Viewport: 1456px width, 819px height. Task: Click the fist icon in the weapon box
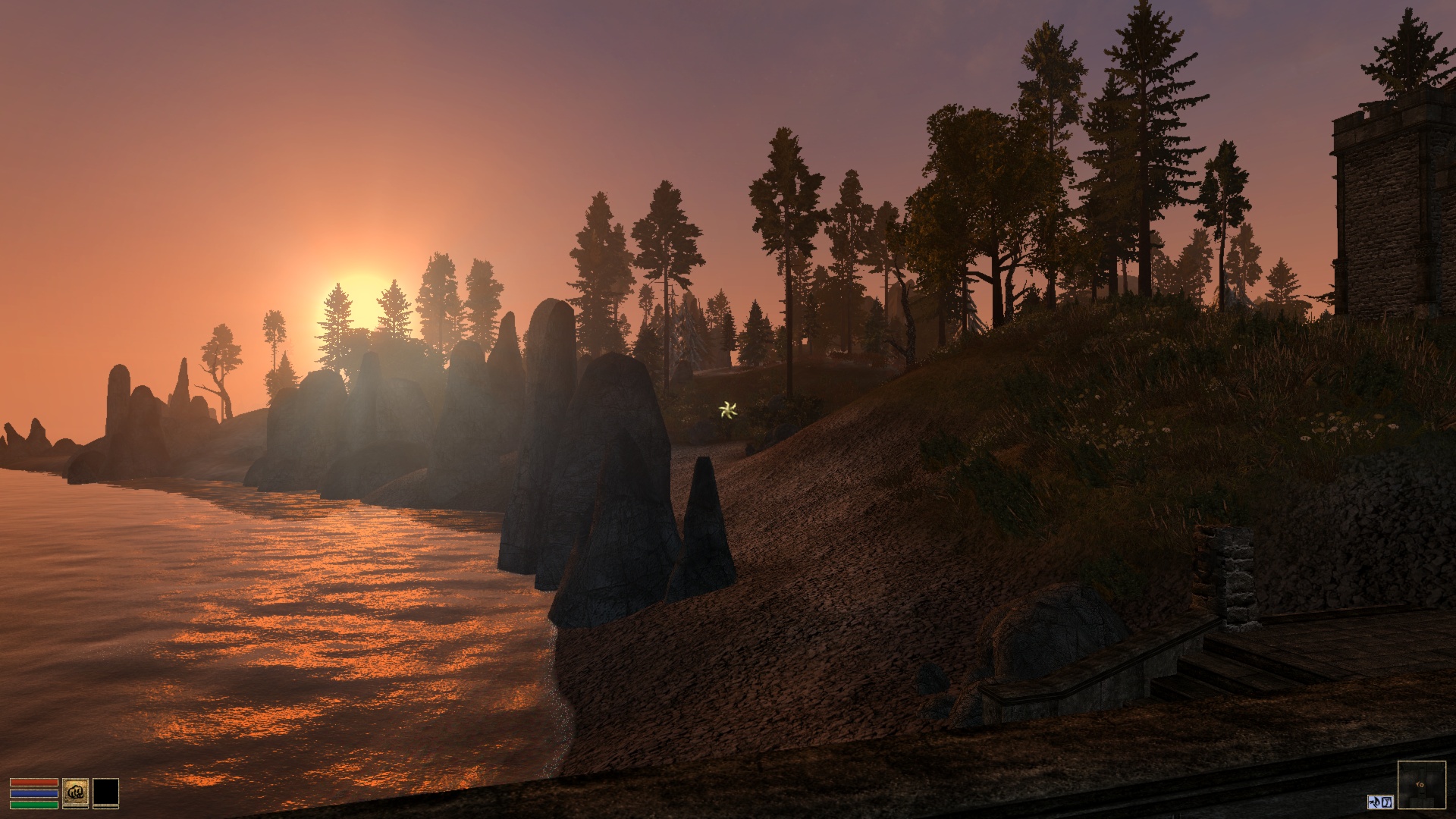click(76, 792)
